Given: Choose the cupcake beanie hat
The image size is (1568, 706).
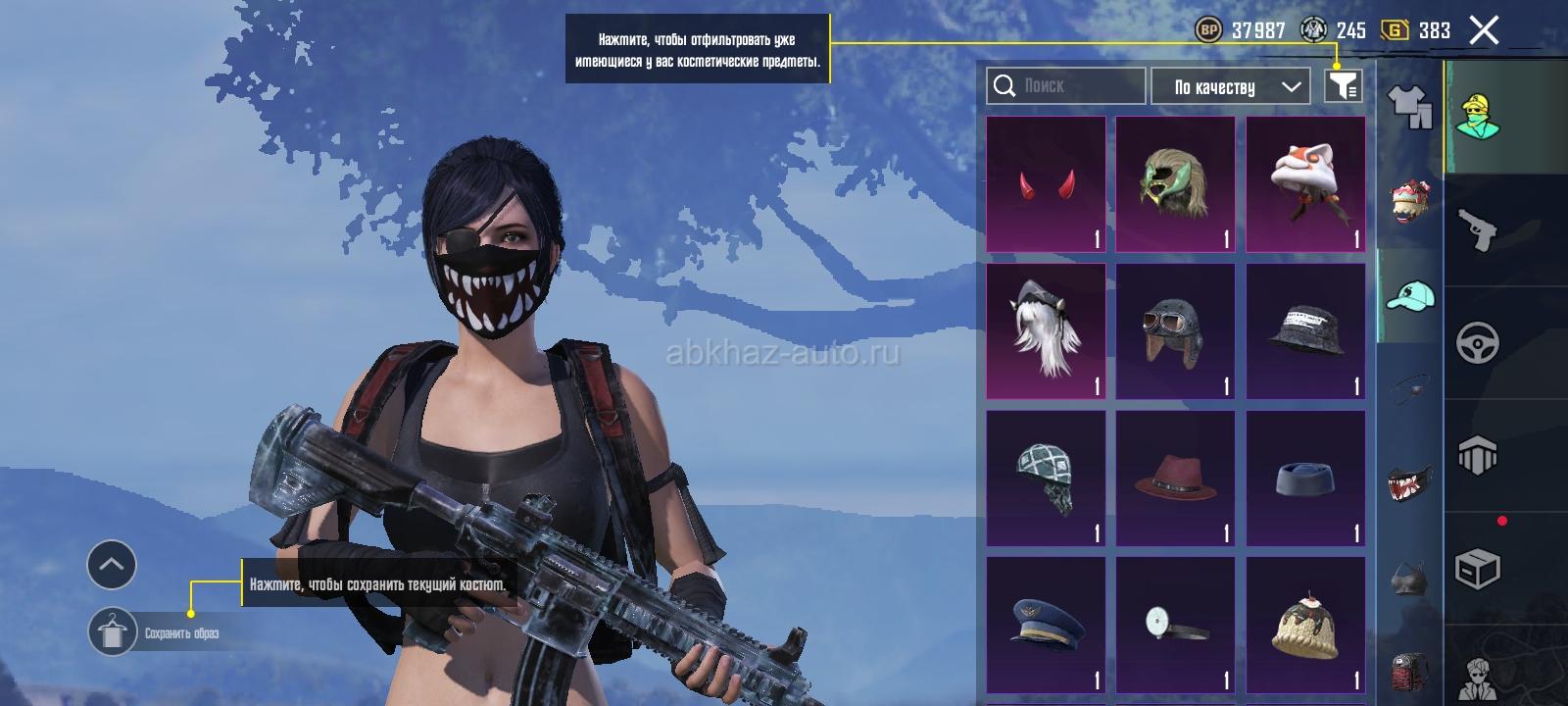Looking at the screenshot, I should click(1305, 626).
